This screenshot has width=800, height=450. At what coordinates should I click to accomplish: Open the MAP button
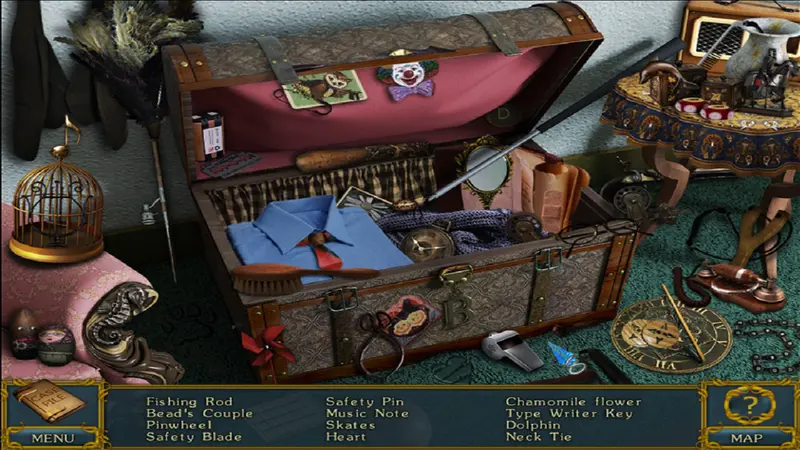tap(748, 437)
